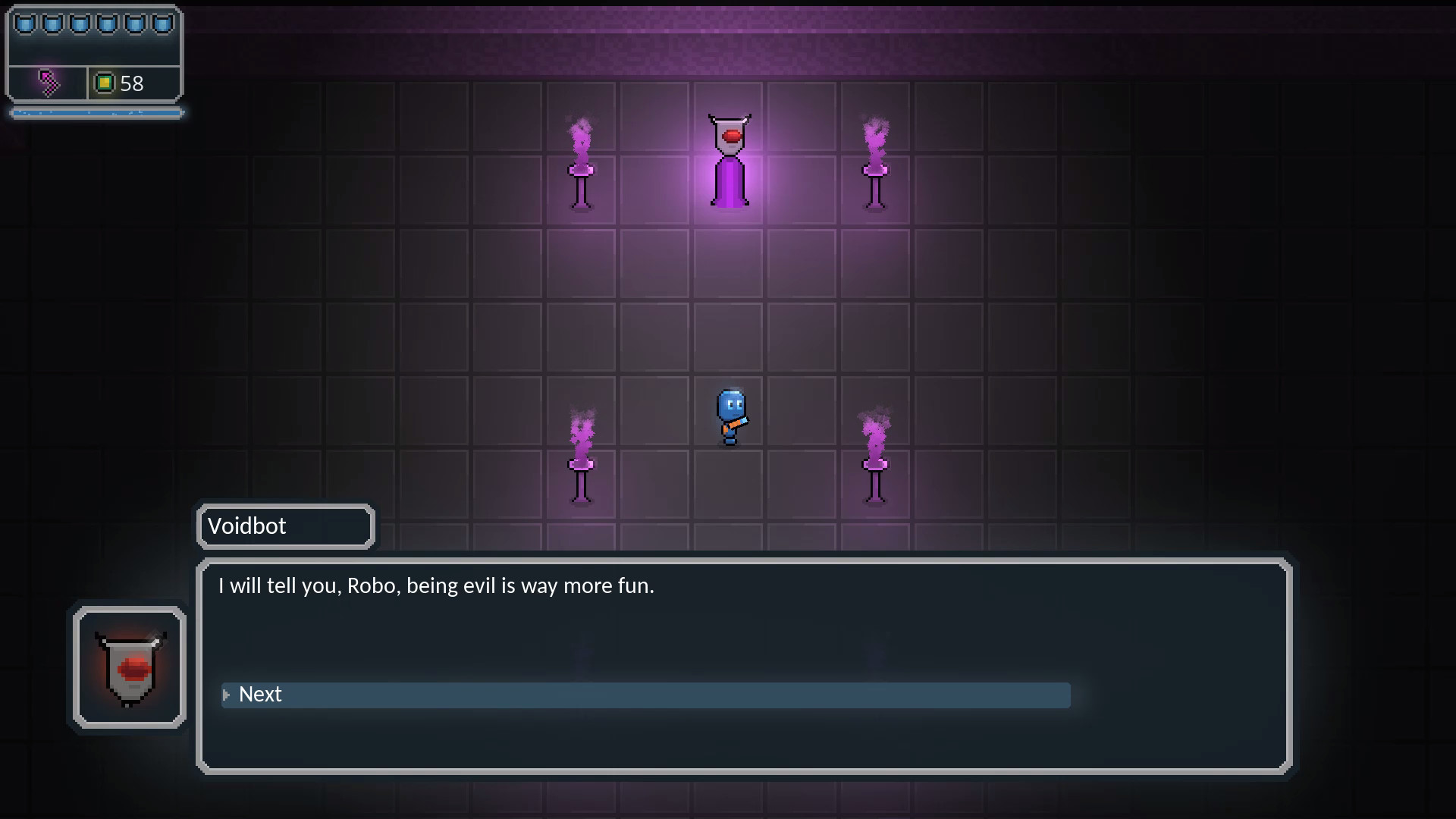
Task: Click the energy crystal icon beside the 58 counter
Action: [106, 83]
